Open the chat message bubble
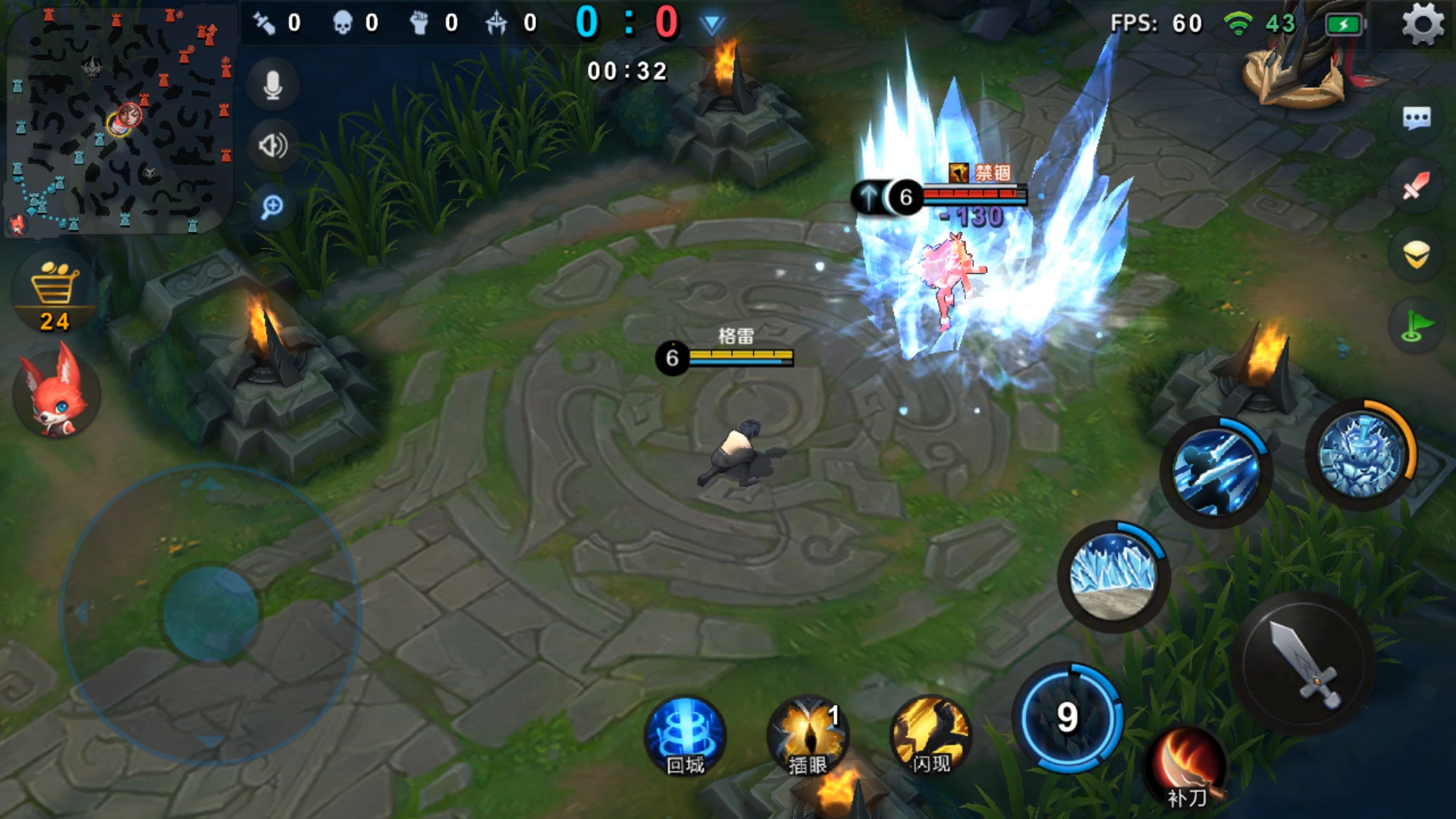1456x819 pixels. coord(1417,118)
